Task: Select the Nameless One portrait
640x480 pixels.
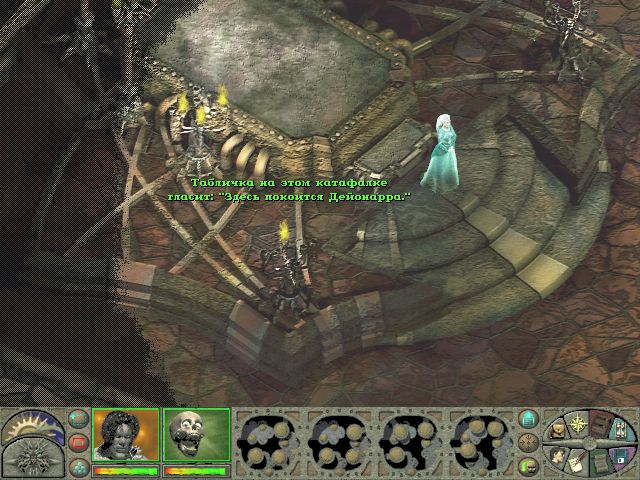Action: [126, 435]
